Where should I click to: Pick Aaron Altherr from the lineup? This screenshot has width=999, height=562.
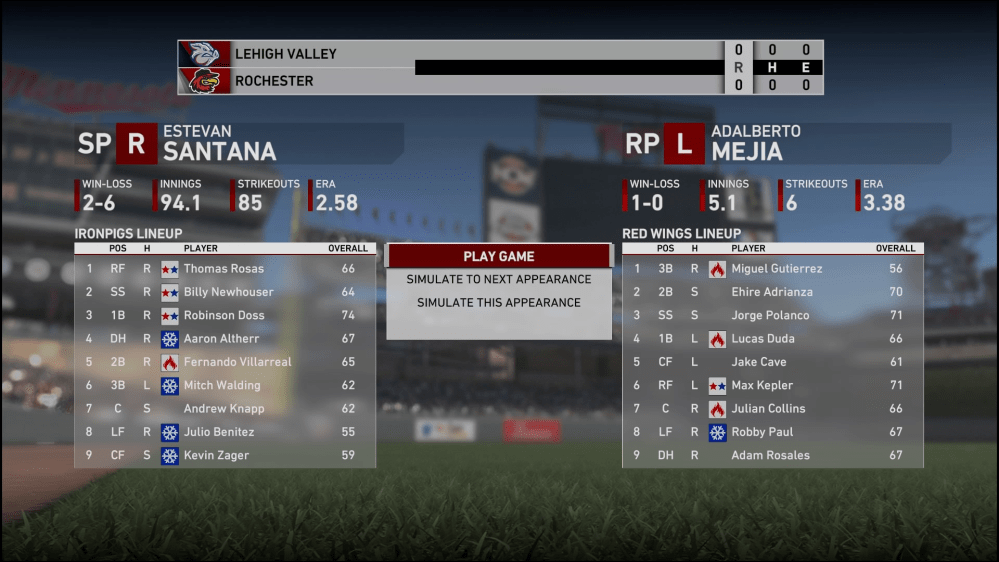point(224,338)
